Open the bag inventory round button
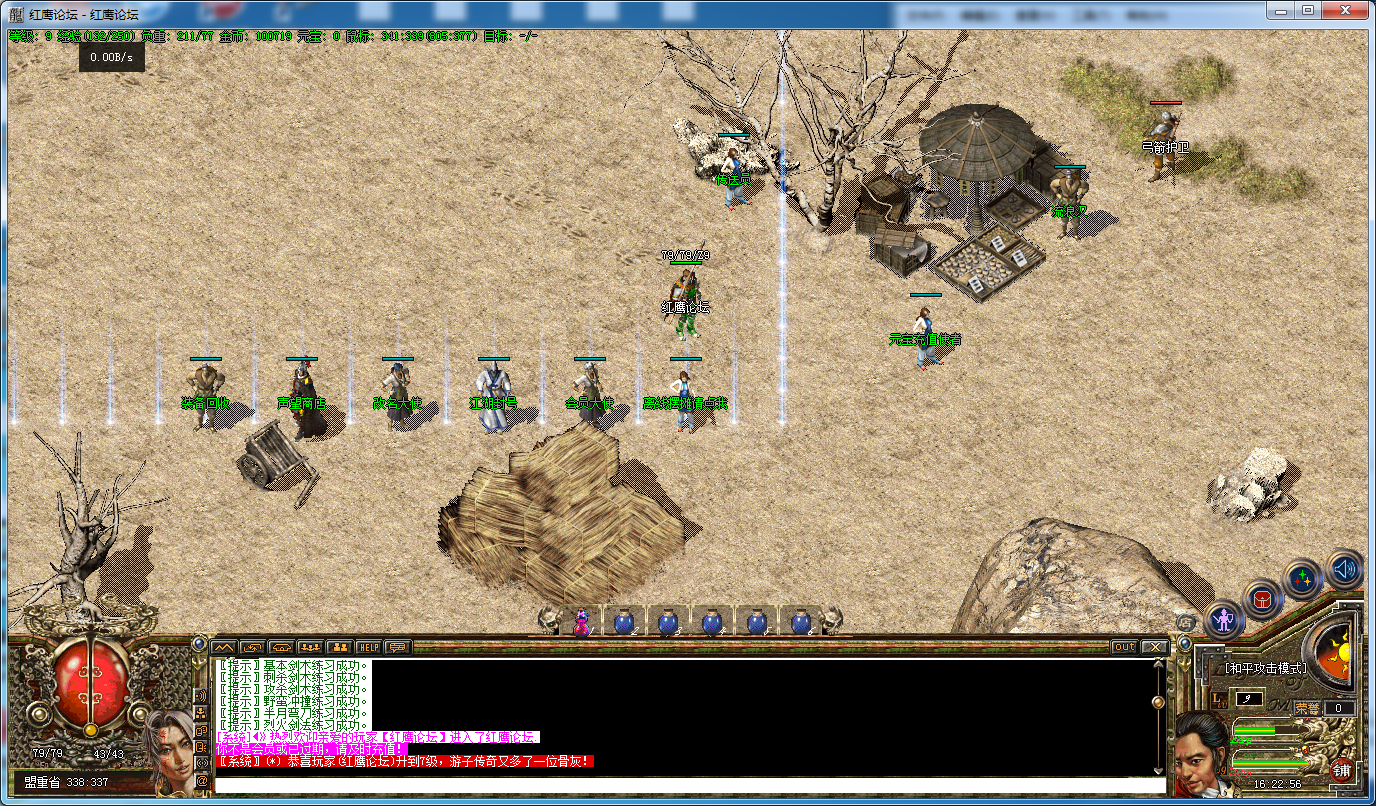1376x806 pixels. 1262,599
